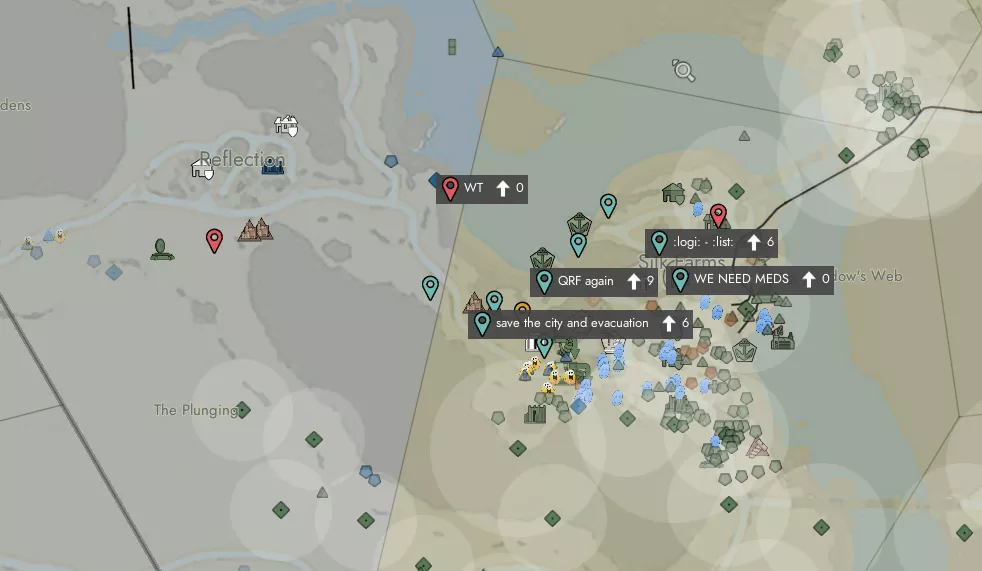Image resolution: width=982 pixels, height=571 pixels.
Task: Upvote the WT marker
Action: (503, 188)
